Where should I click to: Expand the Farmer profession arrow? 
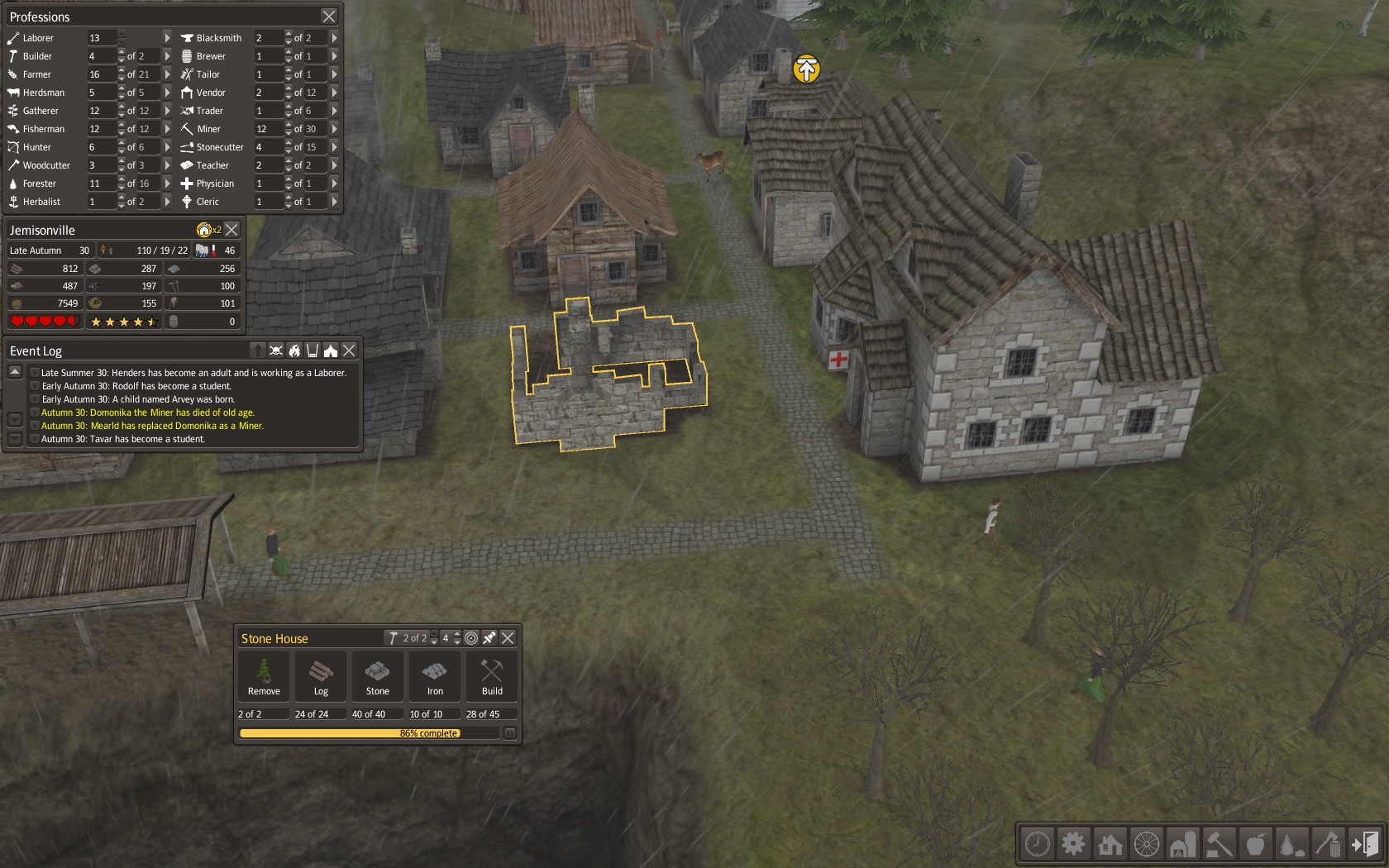coord(167,74)
